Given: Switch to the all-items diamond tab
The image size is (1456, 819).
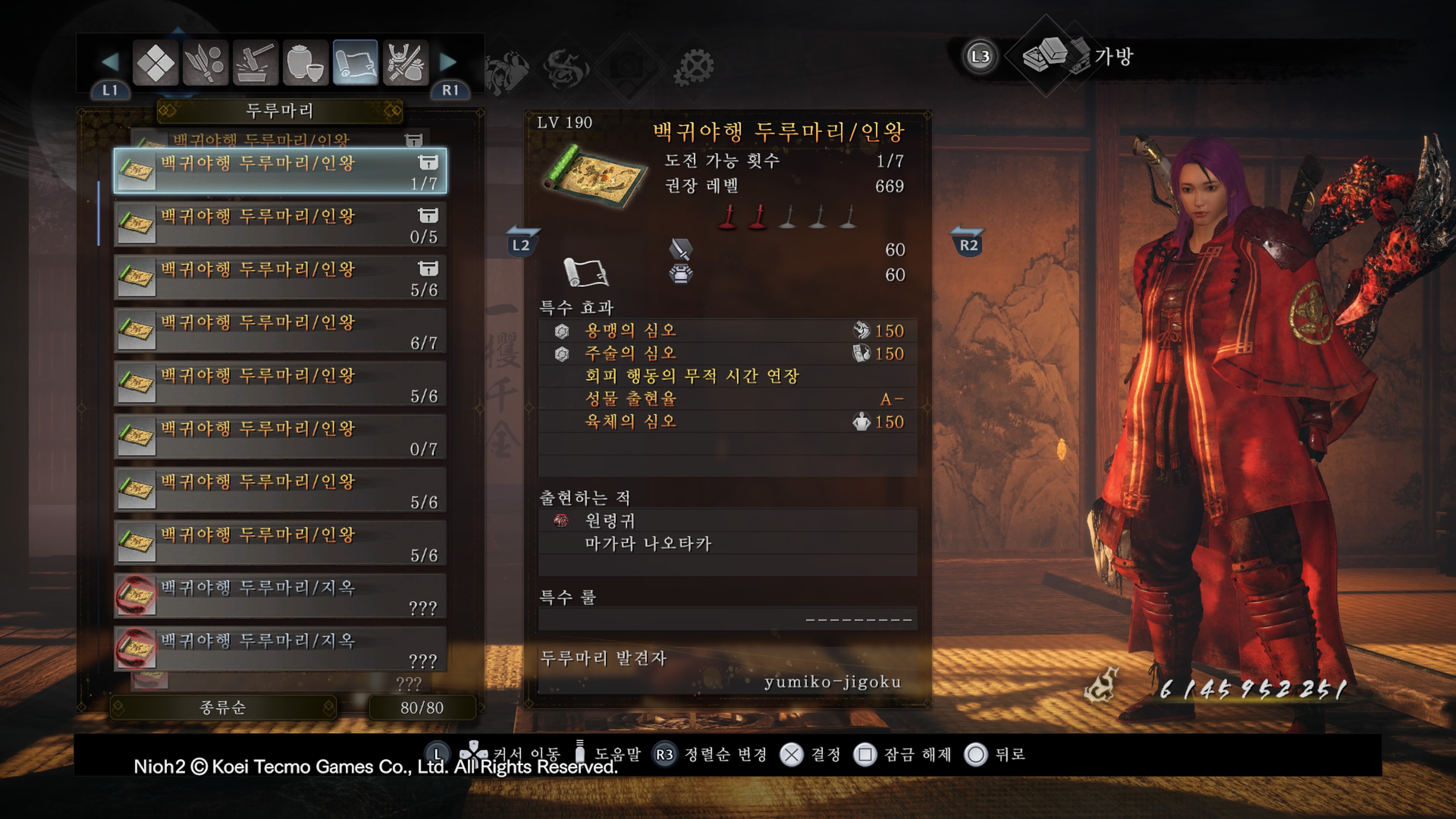Looking at the screenshot, I should (155, 62).
